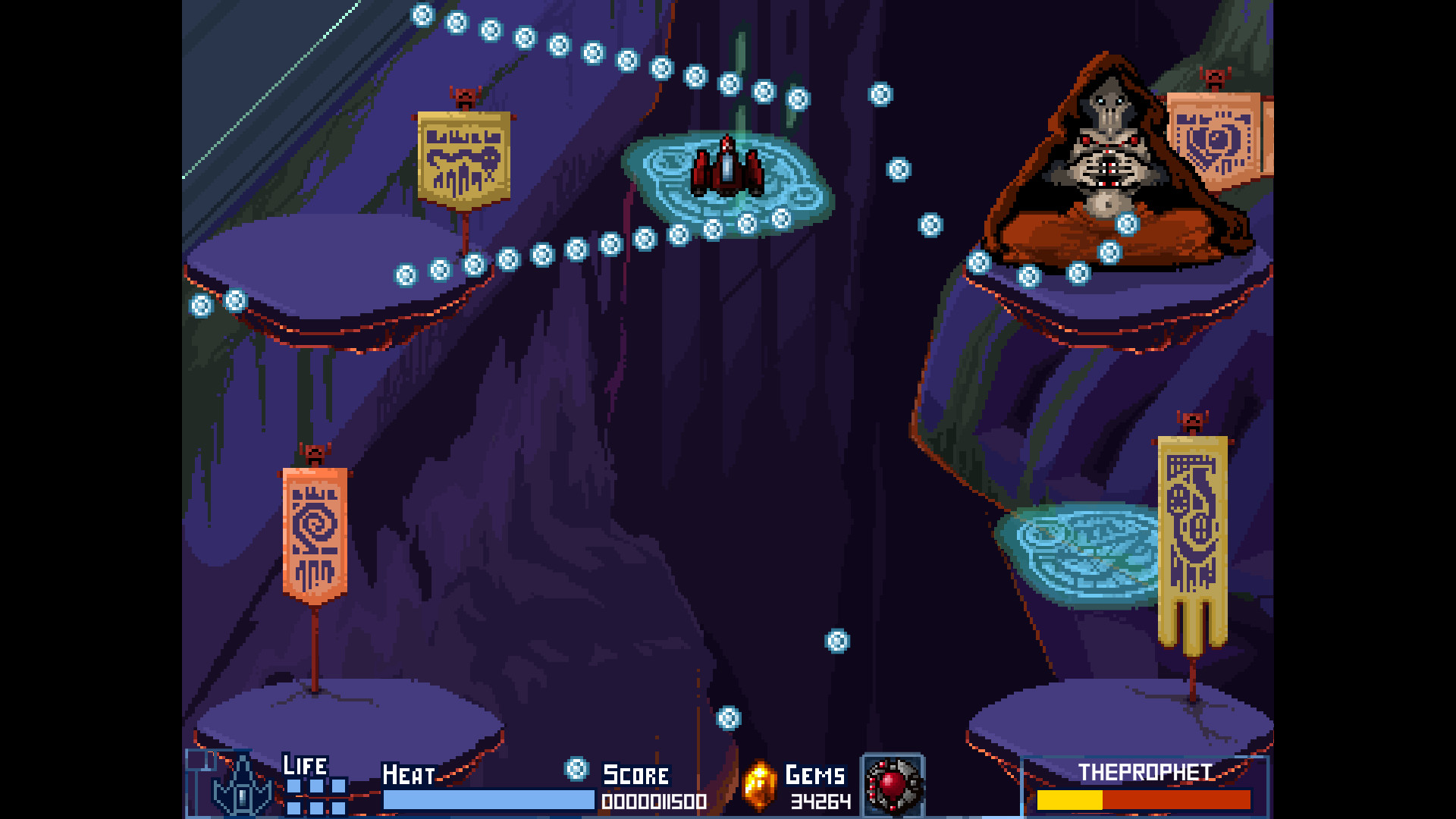Screen dimensions: 1456x819
Task: Select the red spaceship on the teleport pad
Action: pyautogui.click(x=726, y=168)
